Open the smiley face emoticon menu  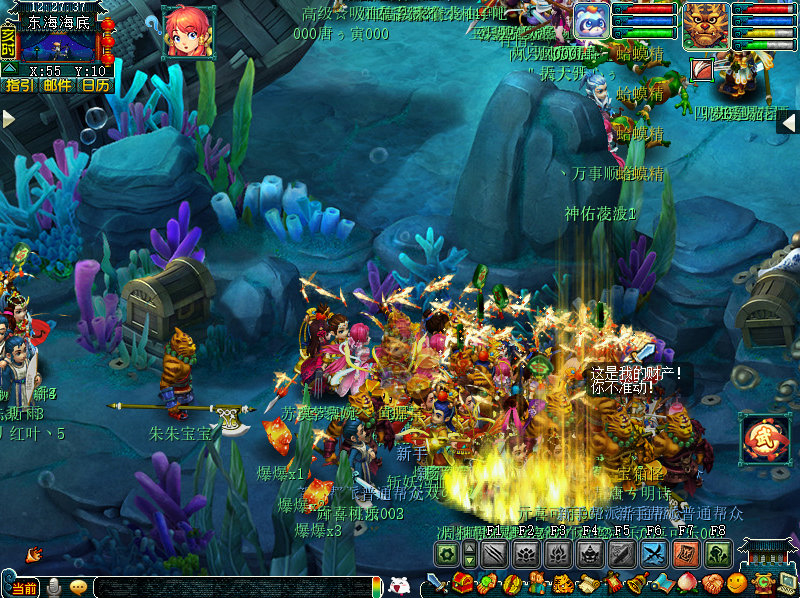point(736,583)
